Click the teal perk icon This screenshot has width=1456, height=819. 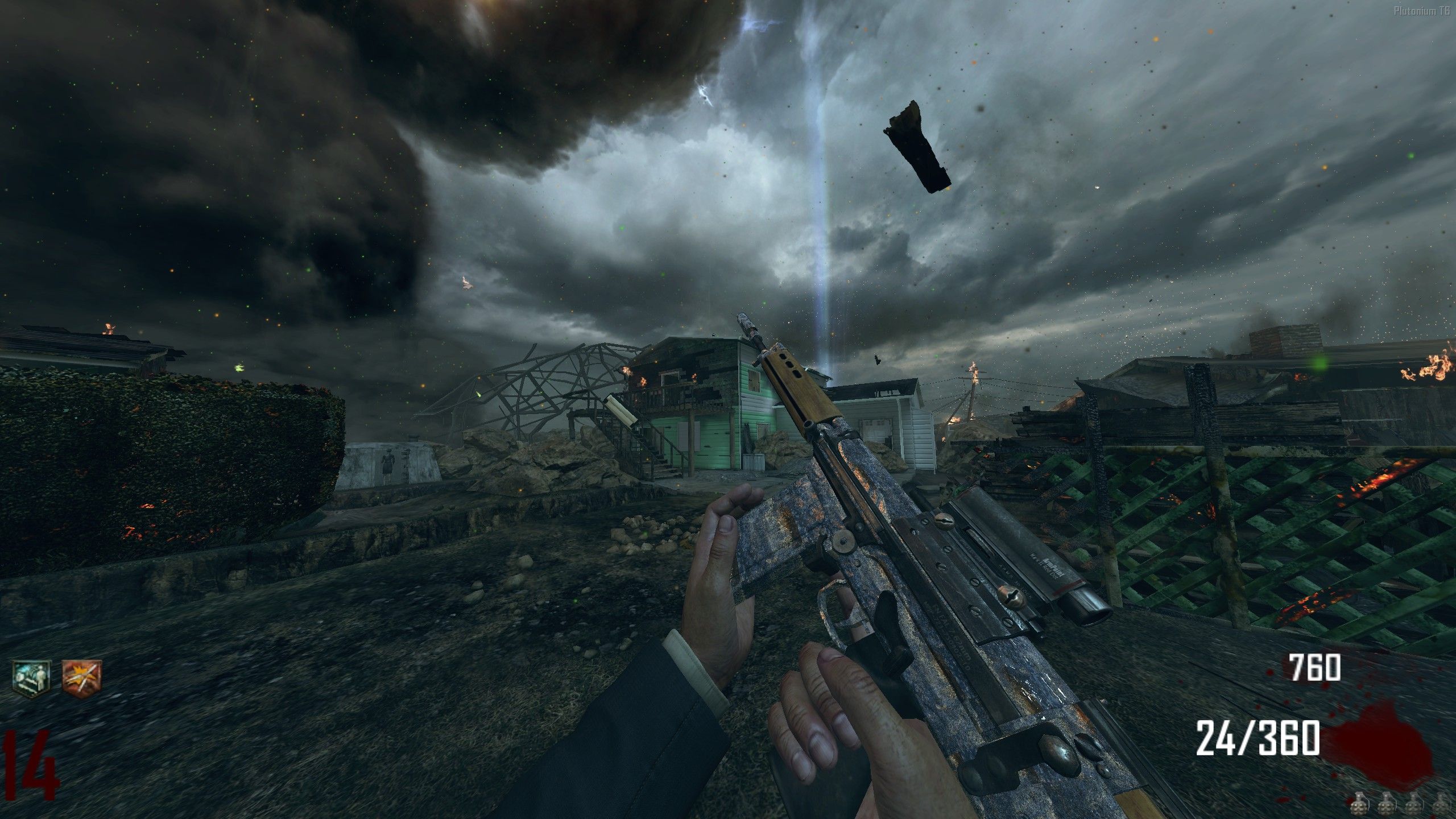[x=31, y=680]
